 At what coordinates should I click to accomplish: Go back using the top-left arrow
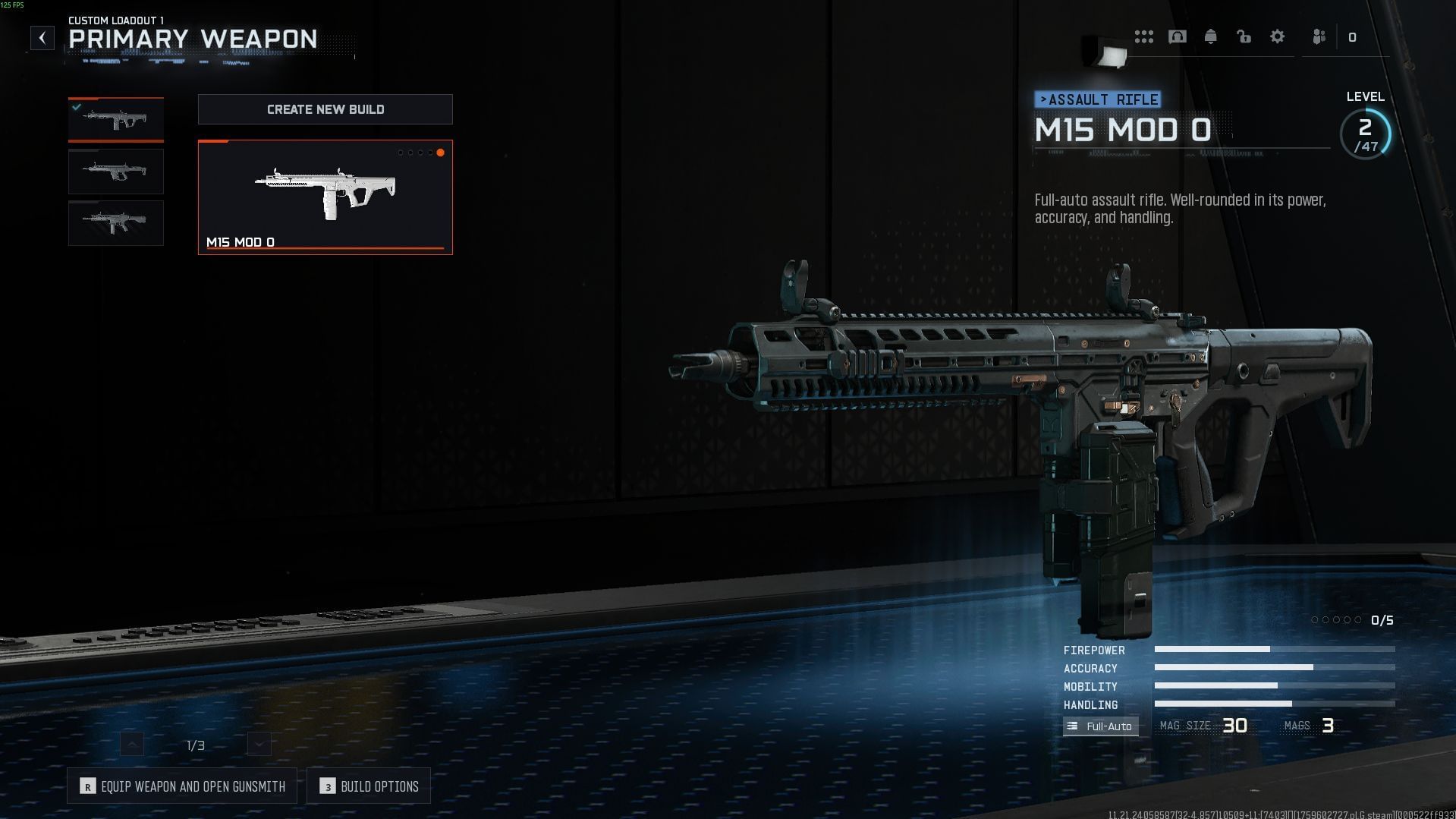[x=42, y=38]
